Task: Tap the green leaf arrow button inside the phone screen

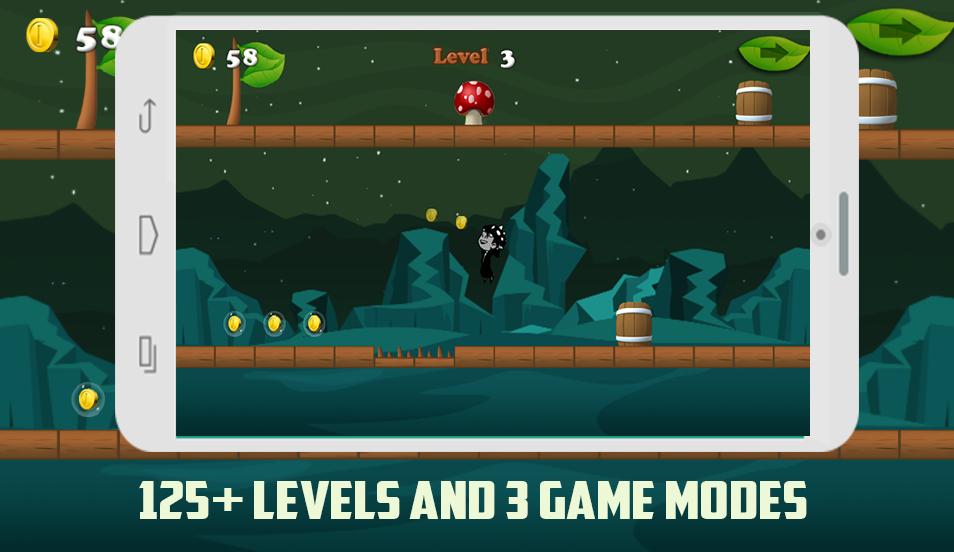Action: tap(773, 52)
